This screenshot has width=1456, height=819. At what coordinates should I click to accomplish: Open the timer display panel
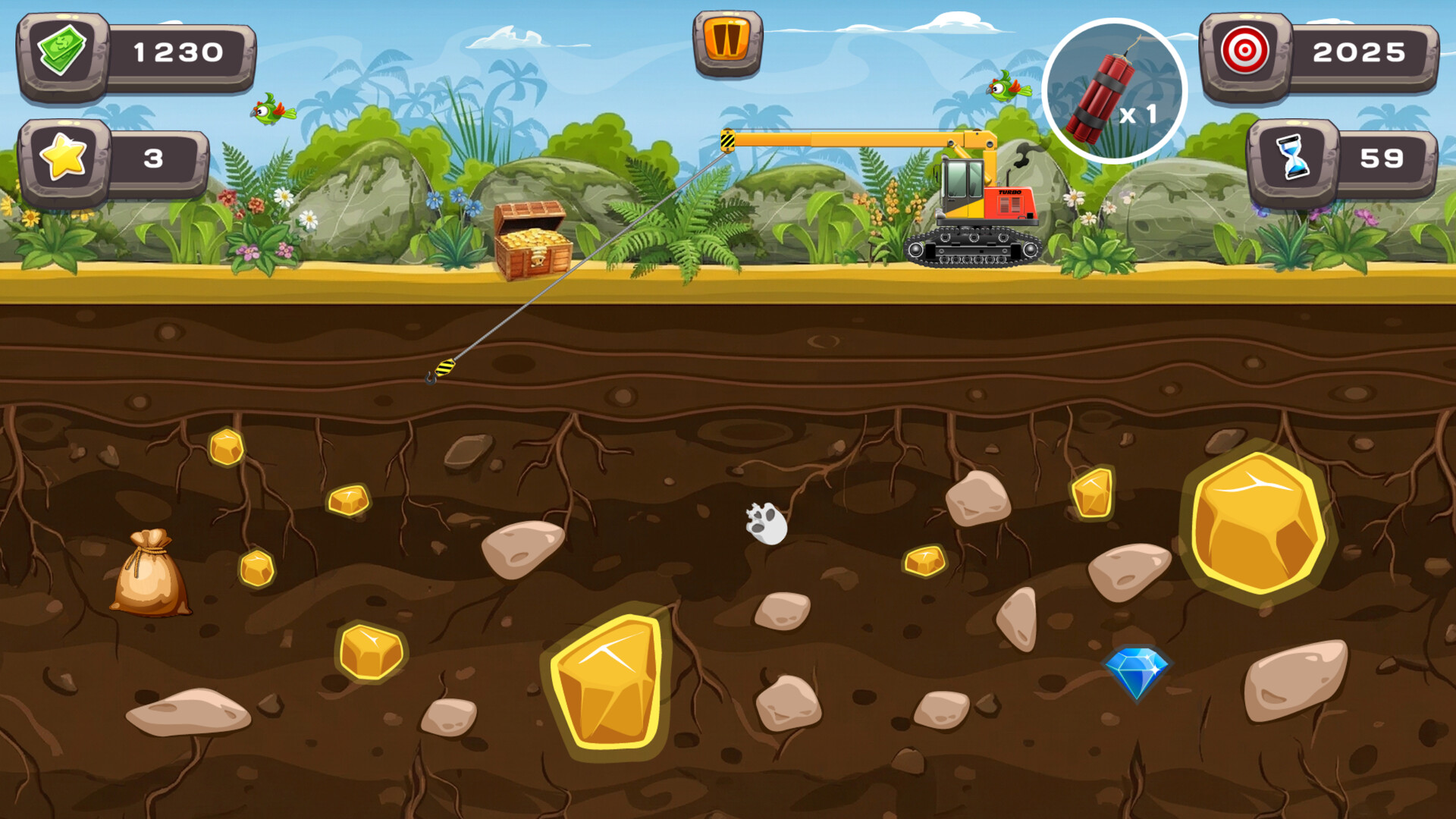(1388, 159)
